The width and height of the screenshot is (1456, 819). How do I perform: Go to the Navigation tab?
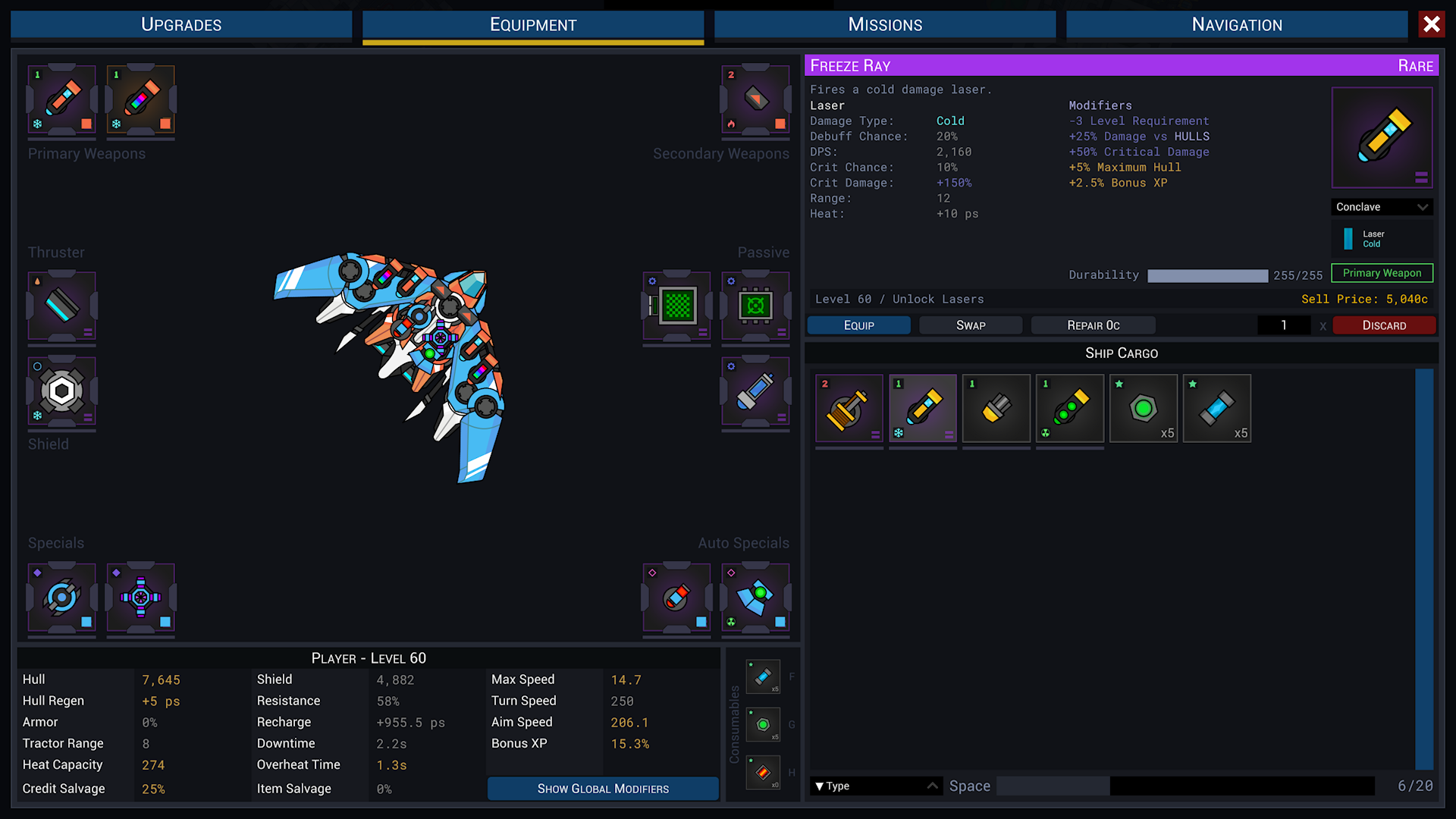(1236, 24)
